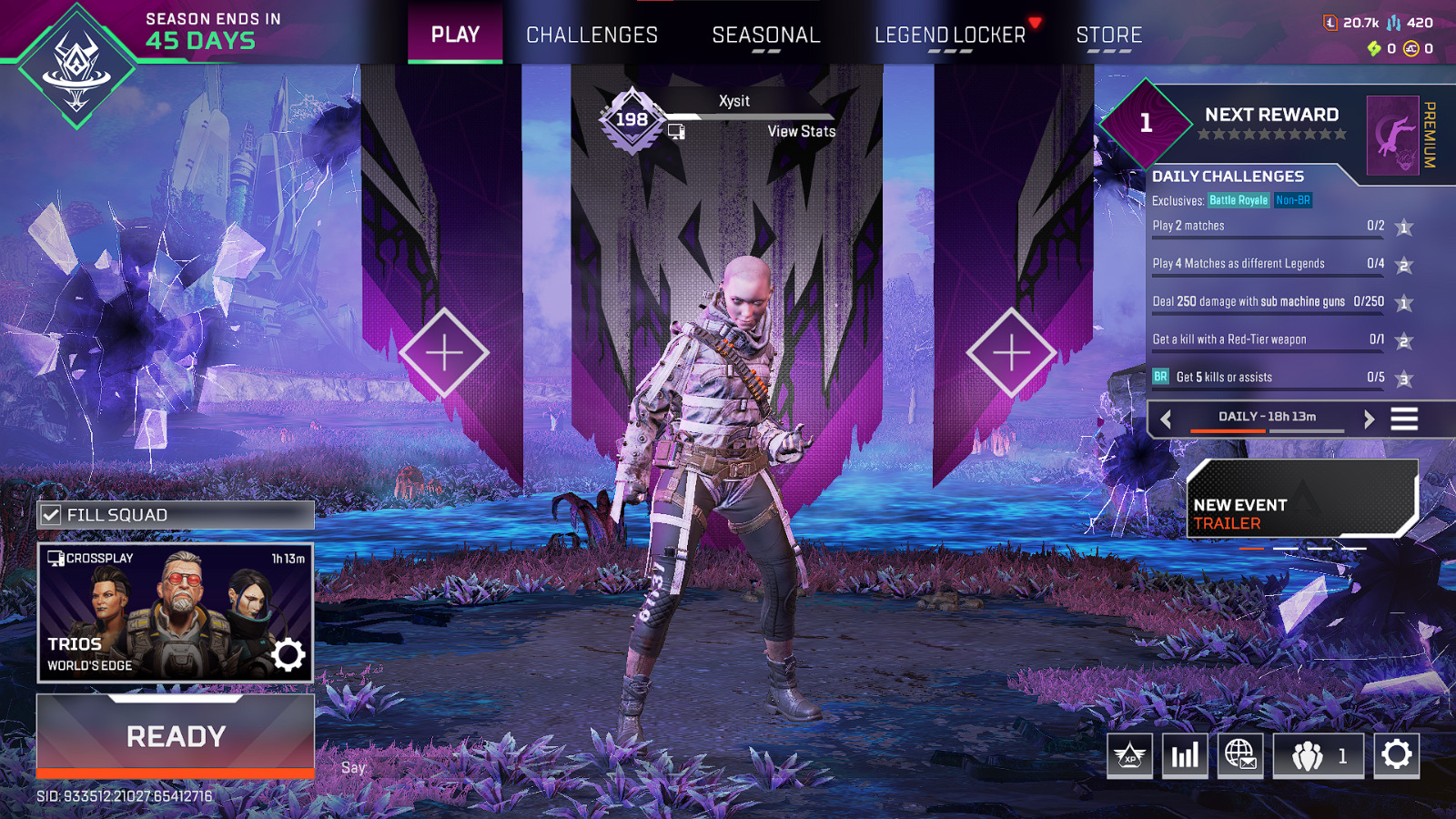The image size is (1456, 819).
Task: Open the news and messages globe icon
Action: pyautogui.click(x=1241, y=754)
